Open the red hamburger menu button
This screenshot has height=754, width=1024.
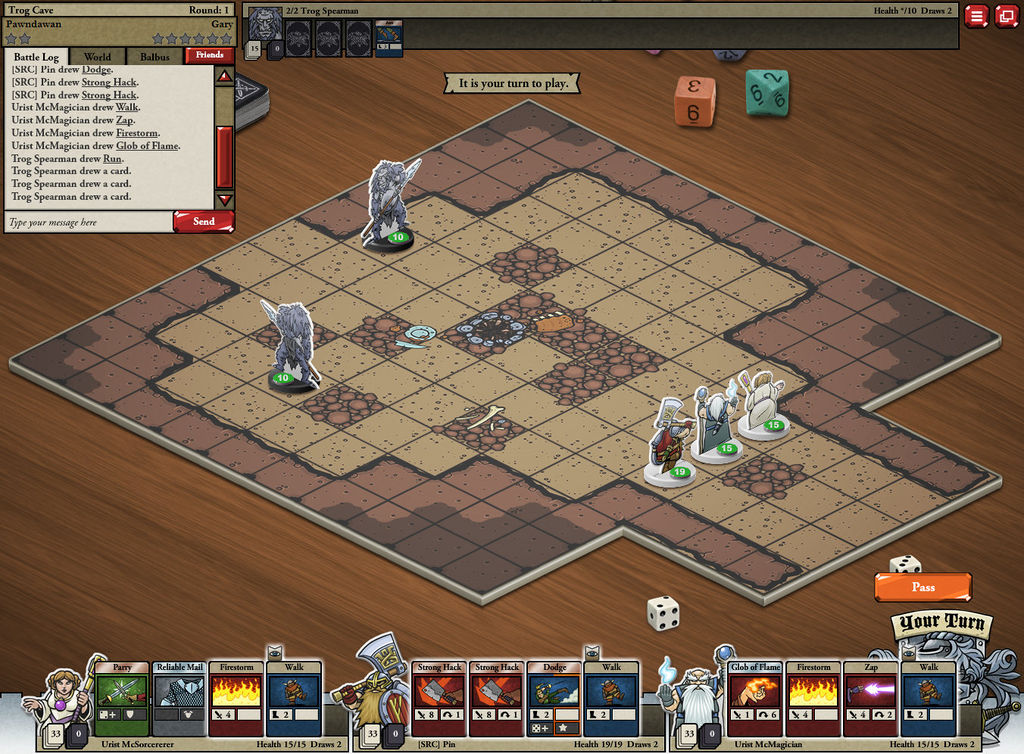point(976,16)
